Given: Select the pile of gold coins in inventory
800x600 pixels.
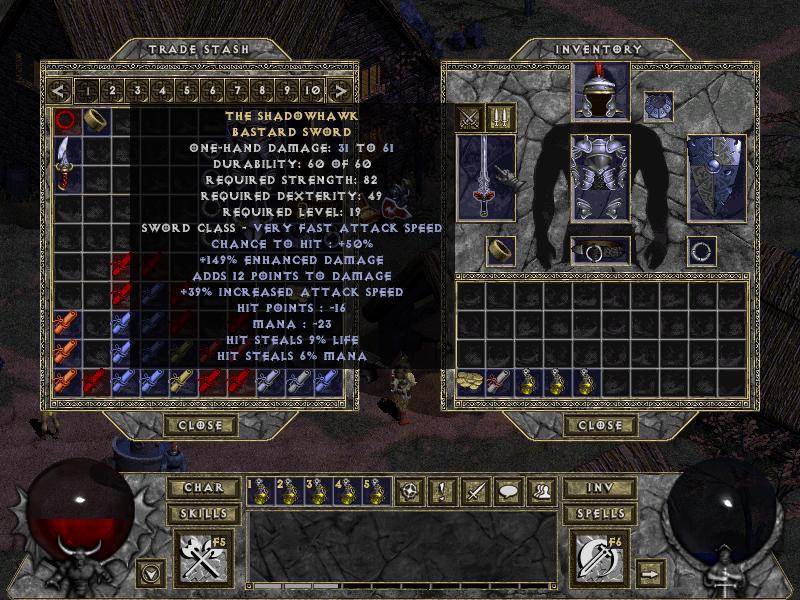Looking at the screenshot, I should [469, 380].
